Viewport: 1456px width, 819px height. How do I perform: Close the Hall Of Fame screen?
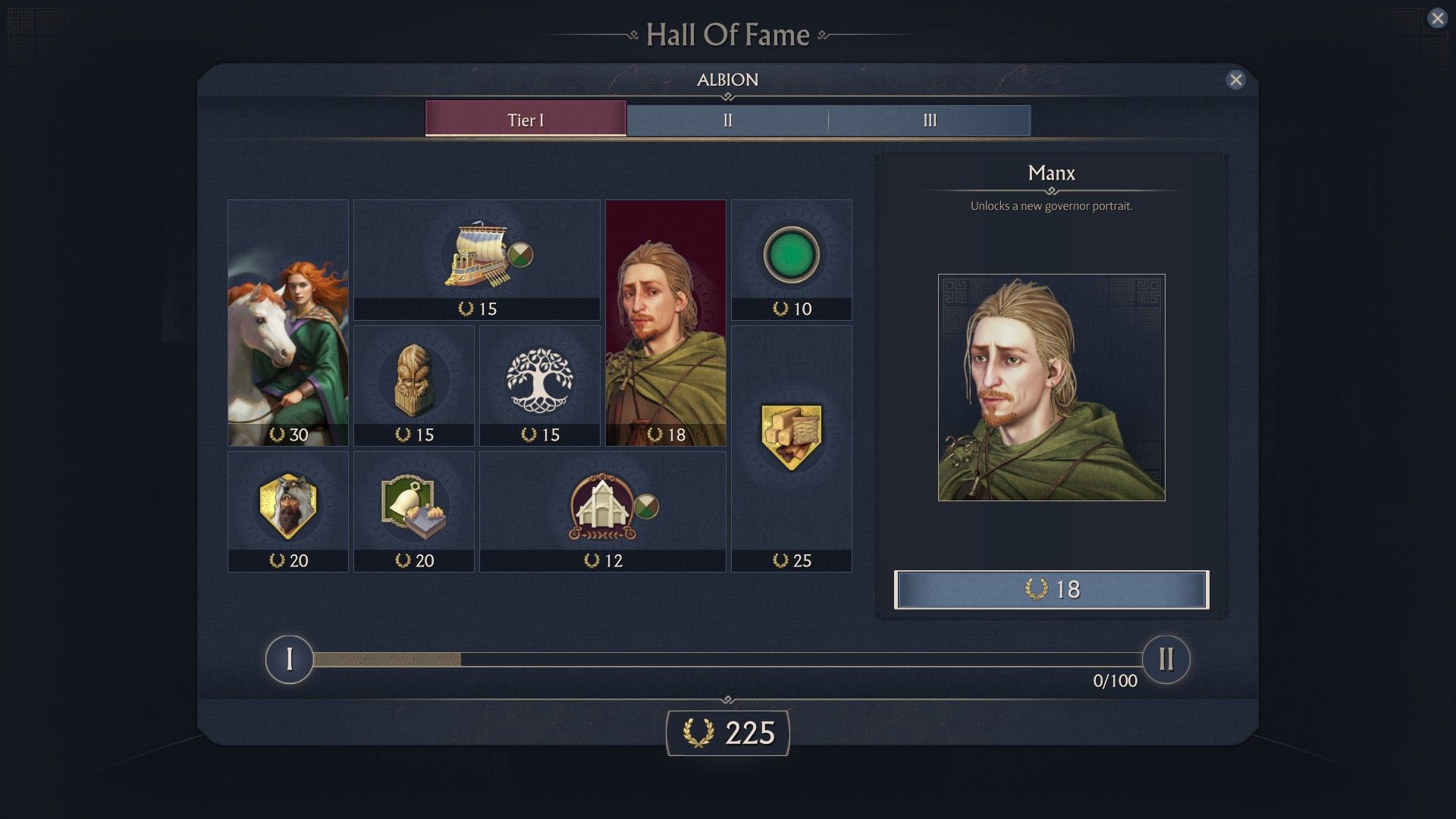point(1437,18)
